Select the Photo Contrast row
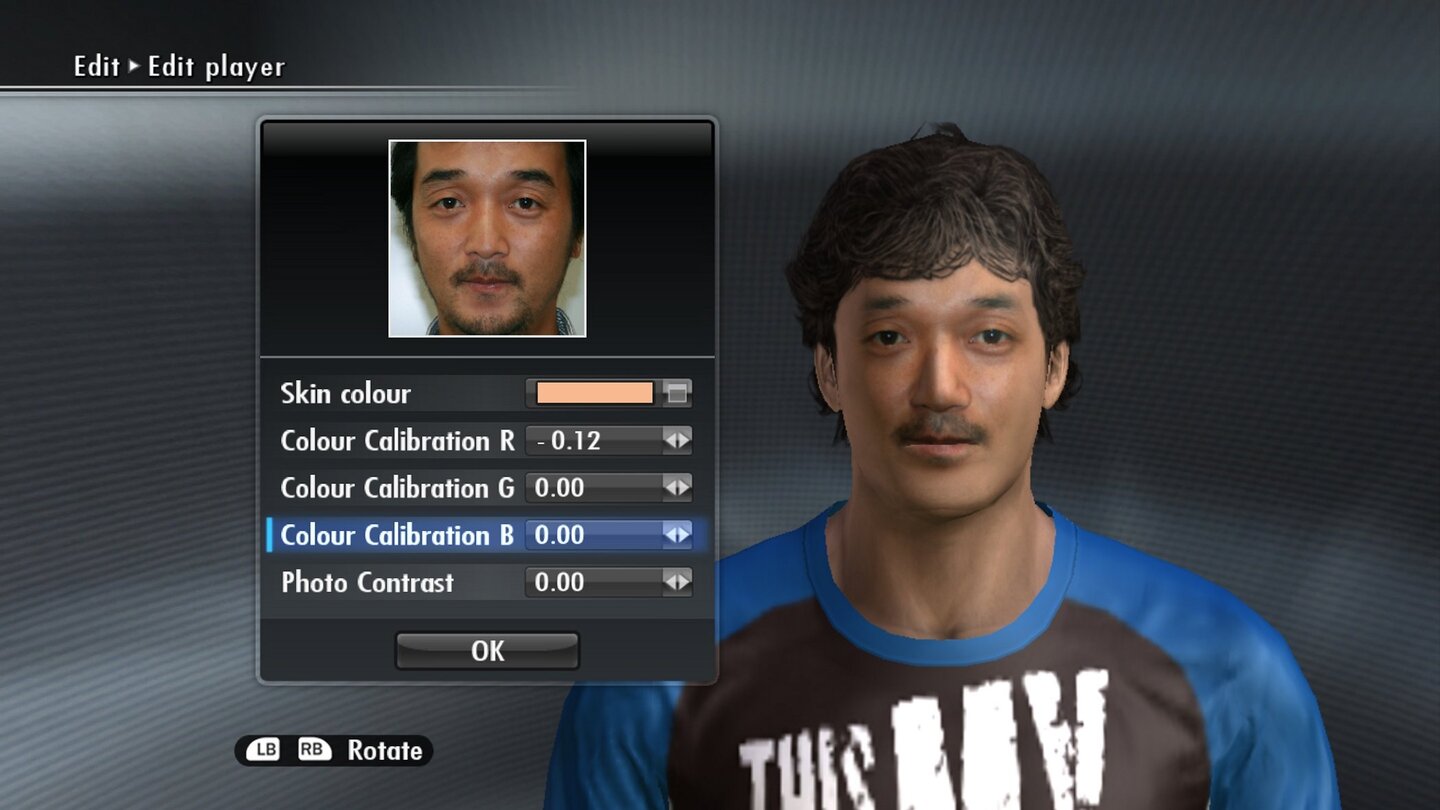Viewport: 1440px width, 810px height. [x=366, y=582]
